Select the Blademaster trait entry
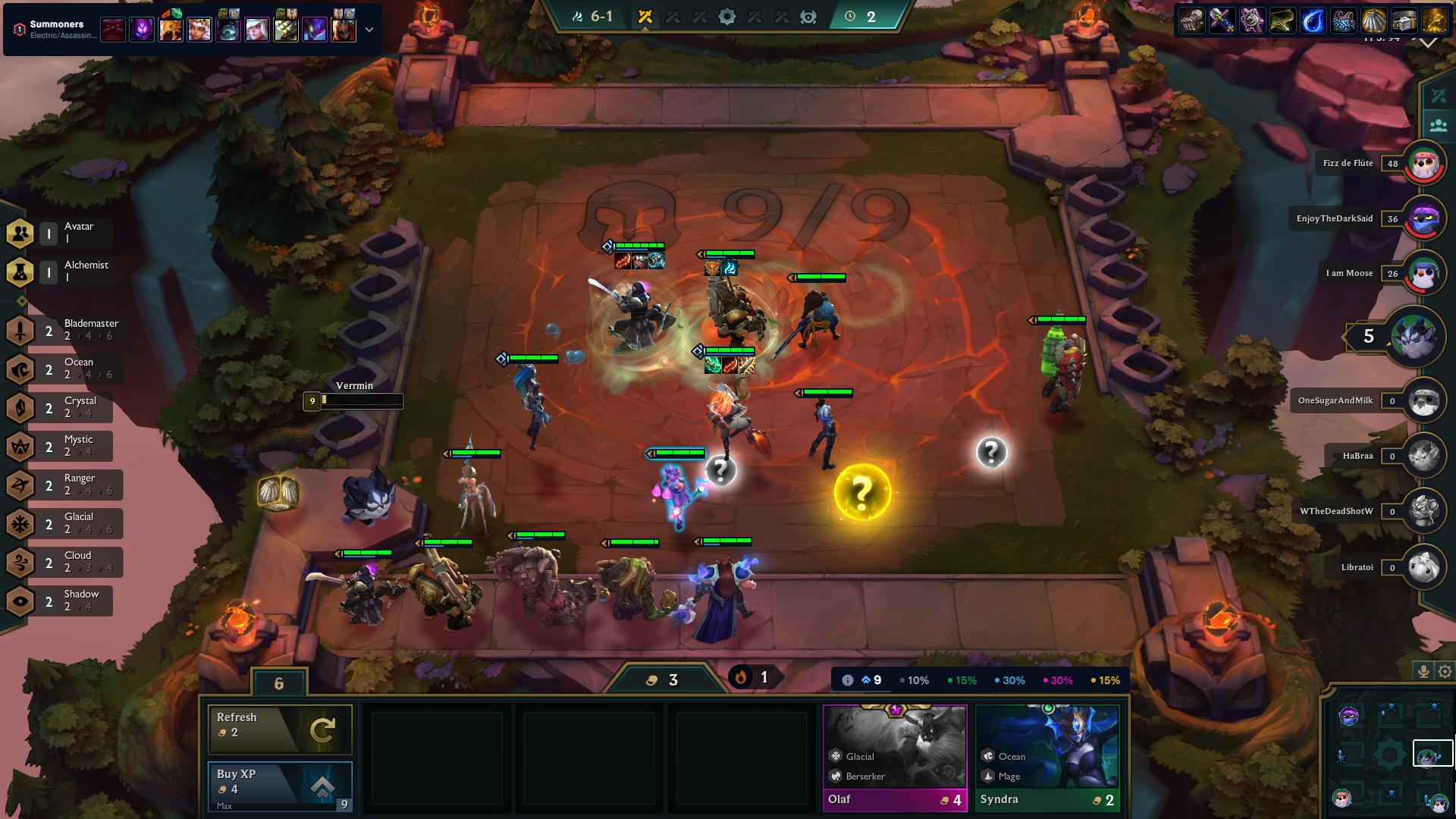 click(x=64, y=330)
